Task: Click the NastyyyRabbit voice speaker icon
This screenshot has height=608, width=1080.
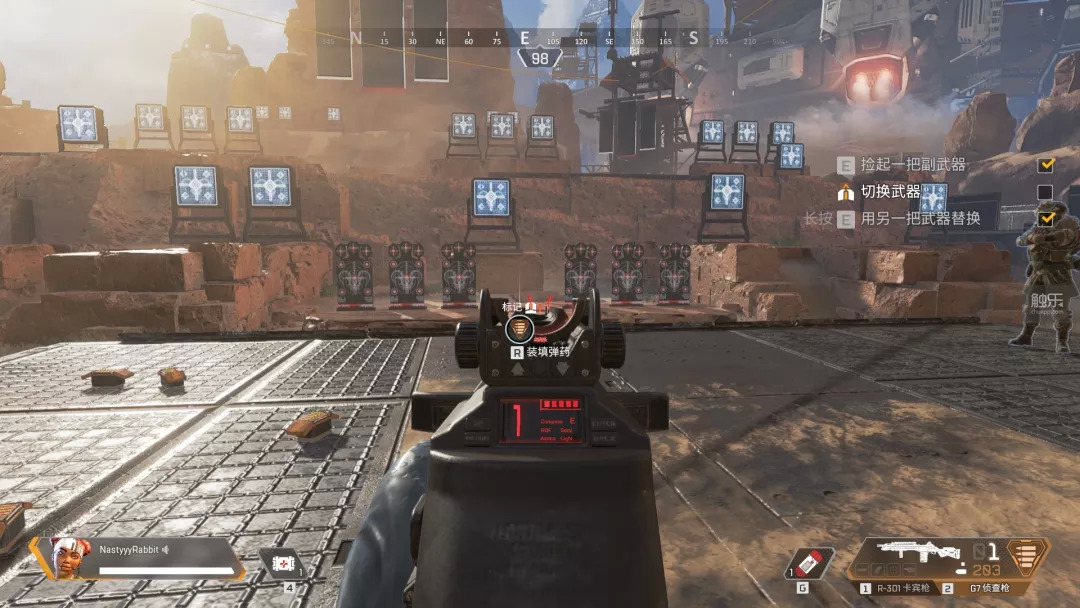Action: click(x=165, y=549)
